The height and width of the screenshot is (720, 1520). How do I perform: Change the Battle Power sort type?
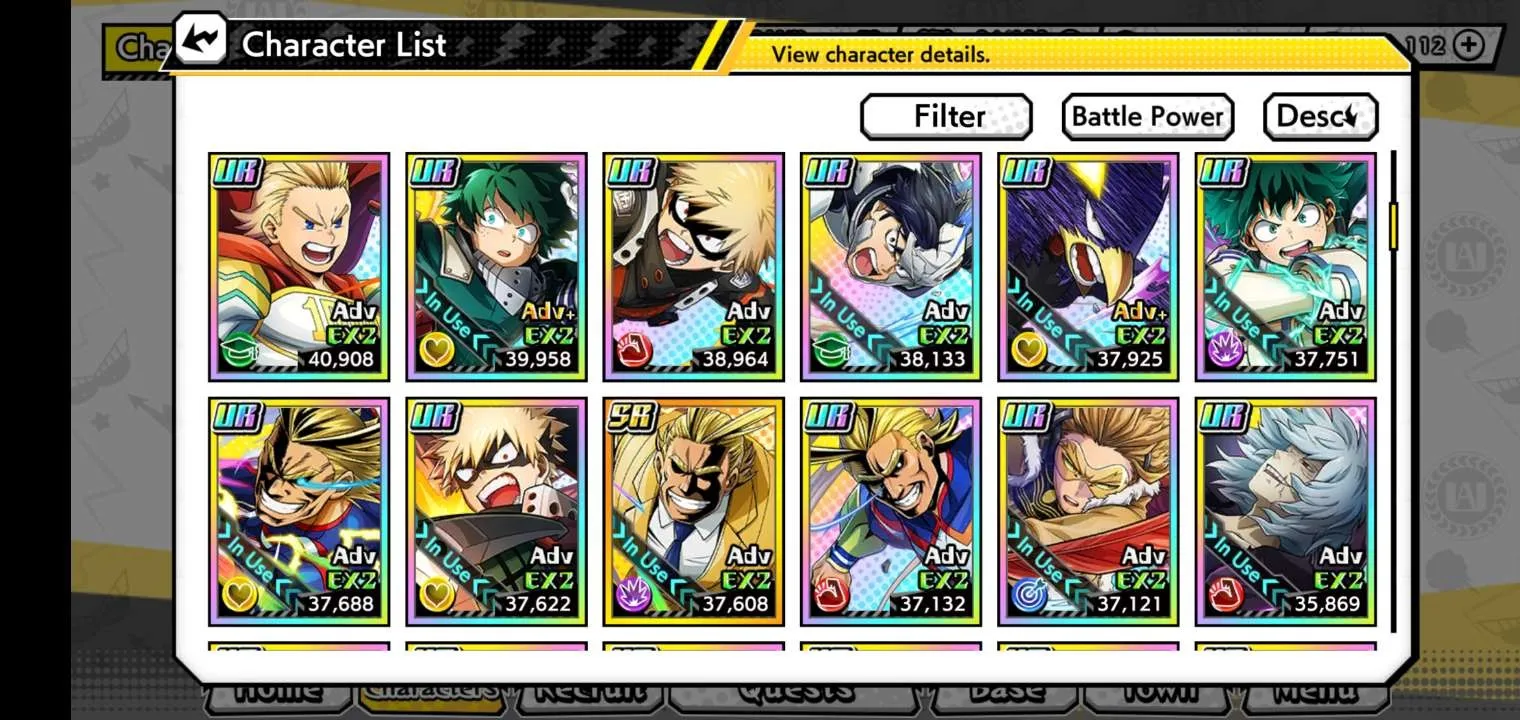point(1147,117)
